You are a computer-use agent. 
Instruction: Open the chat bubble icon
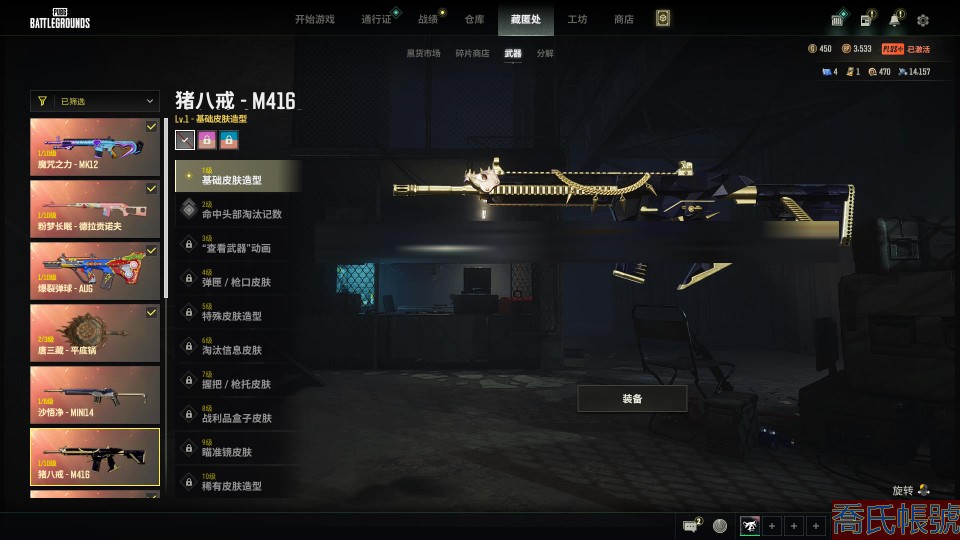click(691, 525)
